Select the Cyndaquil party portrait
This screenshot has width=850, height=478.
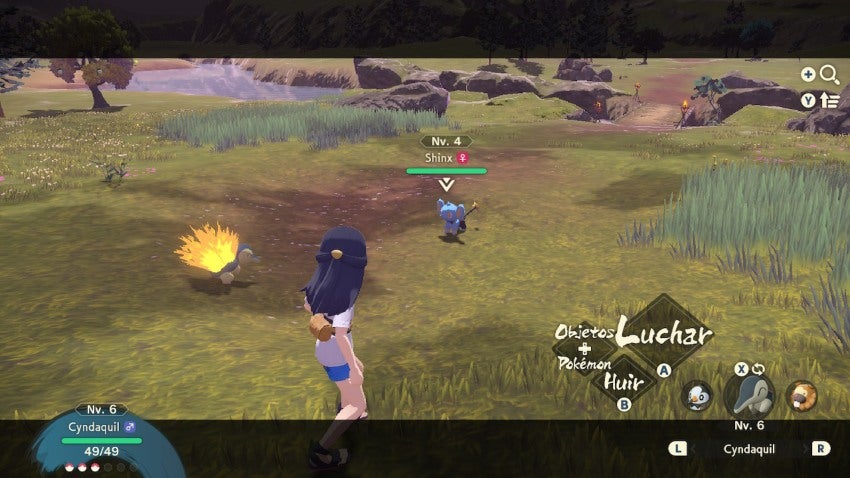(749, 395)
